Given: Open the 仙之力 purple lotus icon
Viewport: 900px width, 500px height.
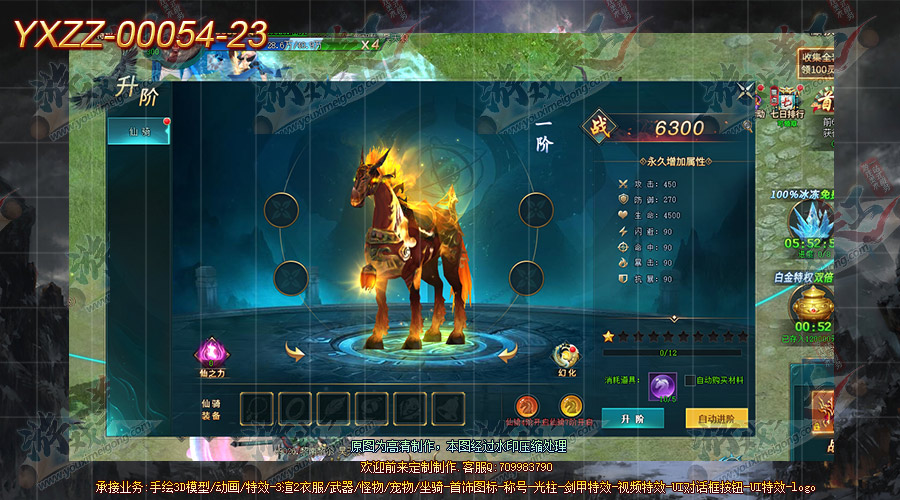Looking at the screenshot, I should click(x=213, y=354).
